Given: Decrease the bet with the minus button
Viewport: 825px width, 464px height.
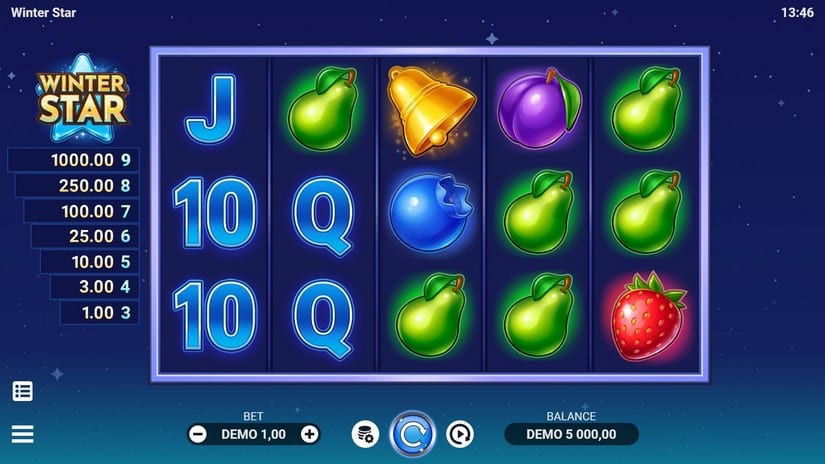Looking at the screenshot, I should (x=198, y=434).
